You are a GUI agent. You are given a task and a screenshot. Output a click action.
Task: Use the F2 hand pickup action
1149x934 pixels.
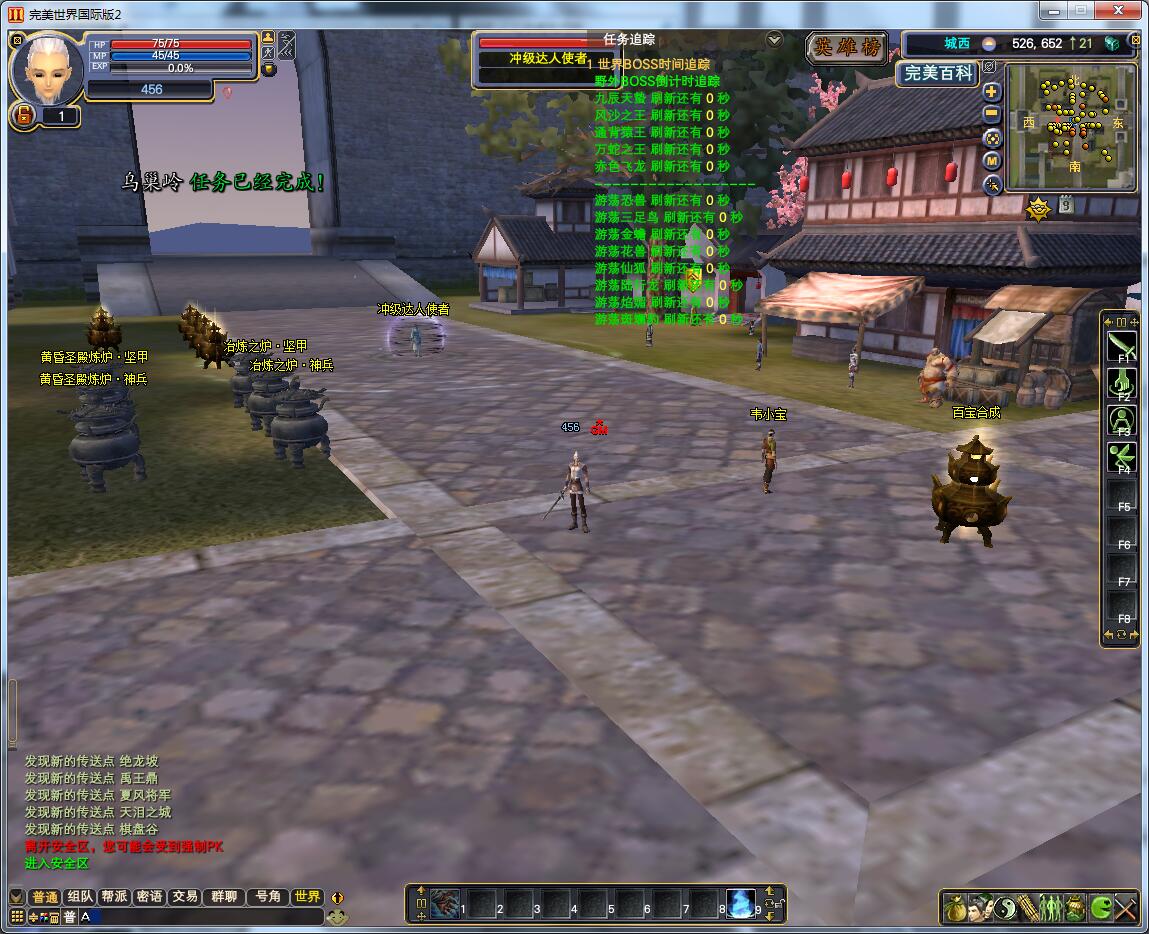tap(1121, 383)
